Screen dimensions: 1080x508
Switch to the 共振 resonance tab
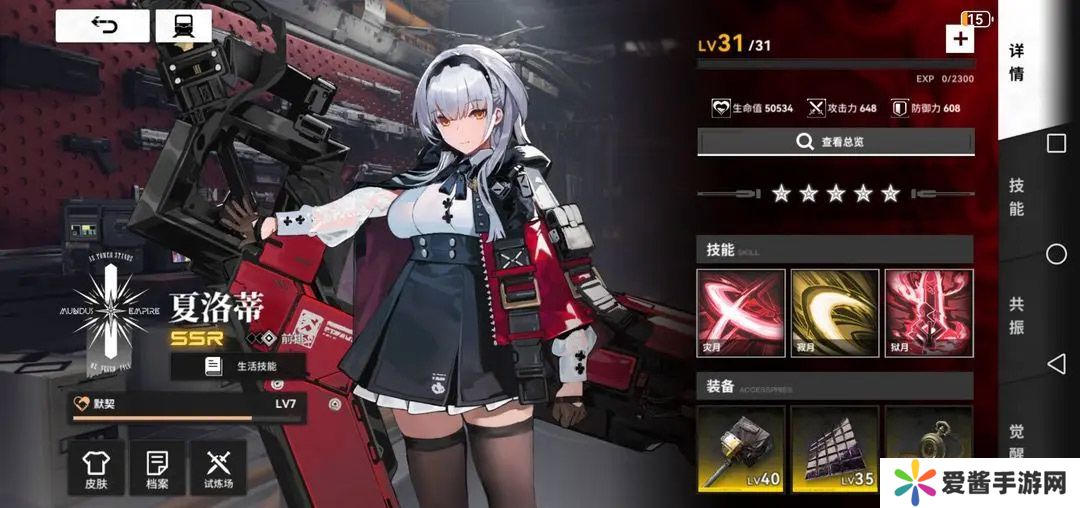click(1017, 315)
